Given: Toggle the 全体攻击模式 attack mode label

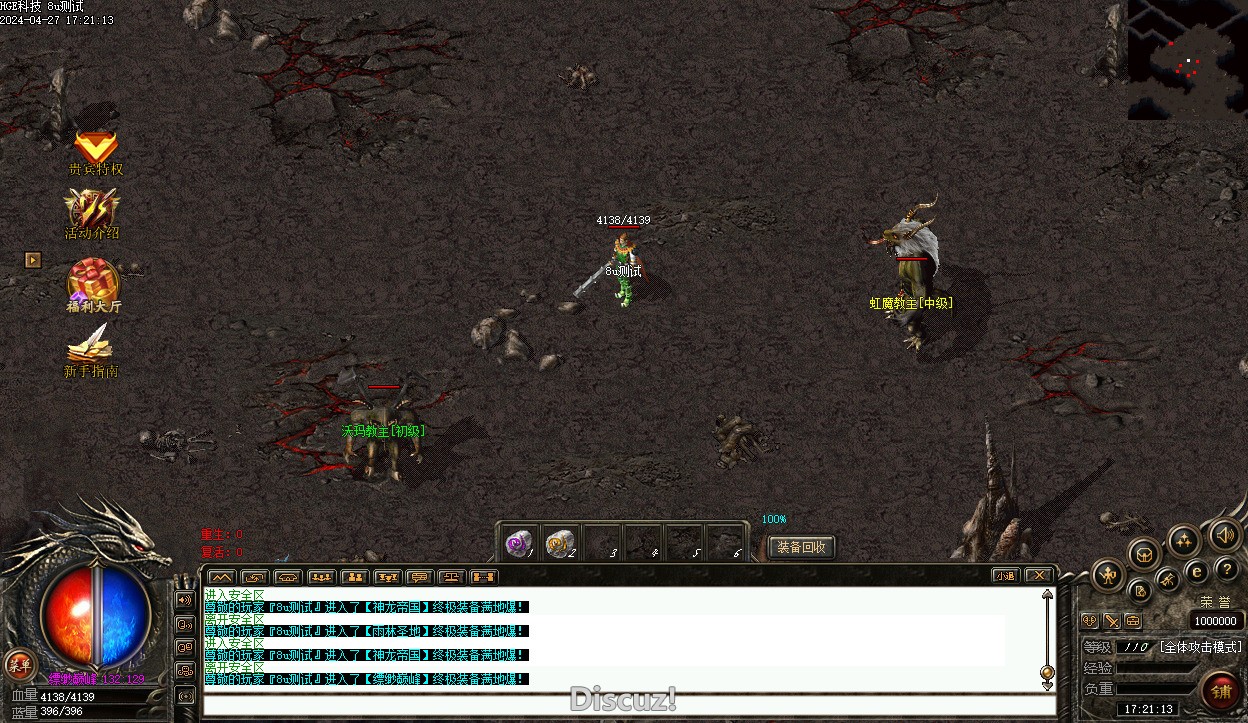Looking at the screenshot, I should tap(1200, 647).
